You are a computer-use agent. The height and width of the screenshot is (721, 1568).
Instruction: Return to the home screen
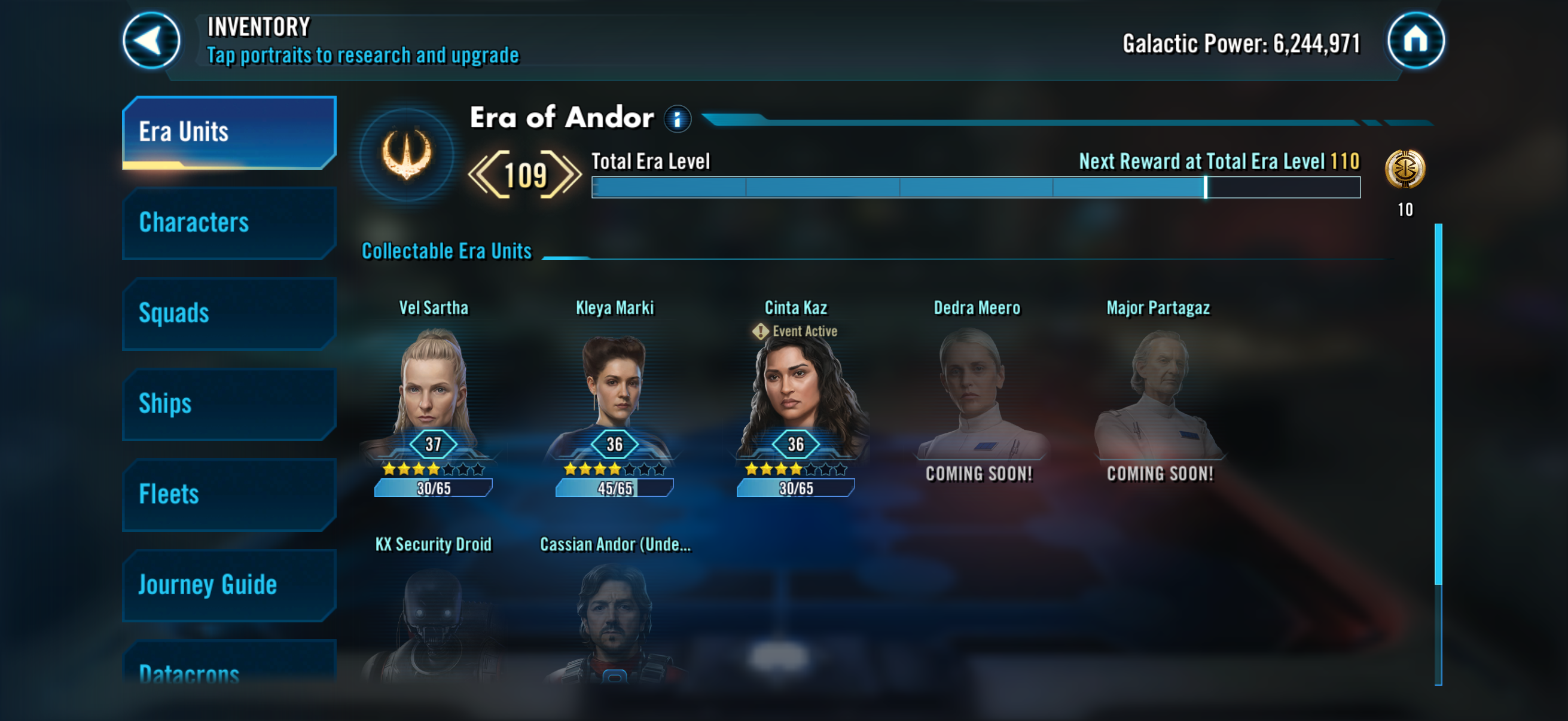(1415, 41)
